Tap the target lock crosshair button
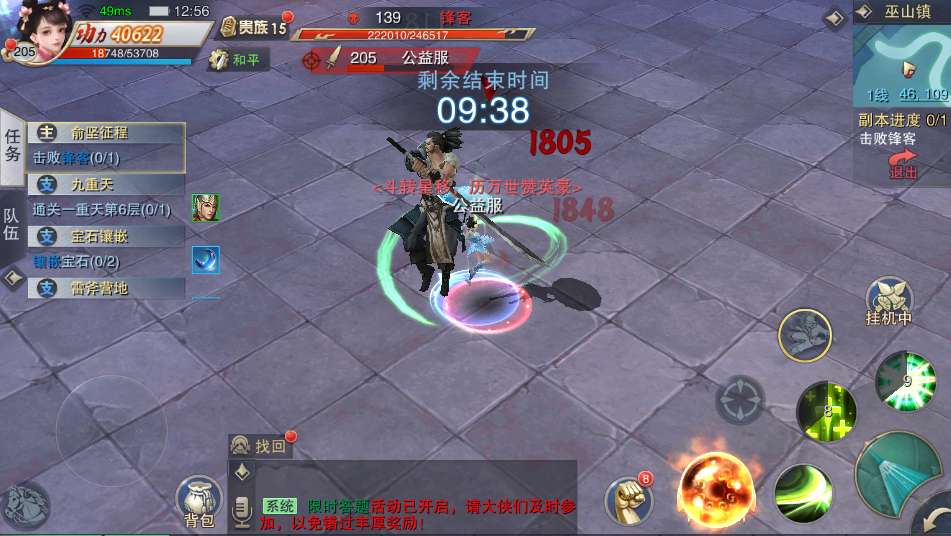The width and height of the screenshot is (951, 536). [740, 400]
